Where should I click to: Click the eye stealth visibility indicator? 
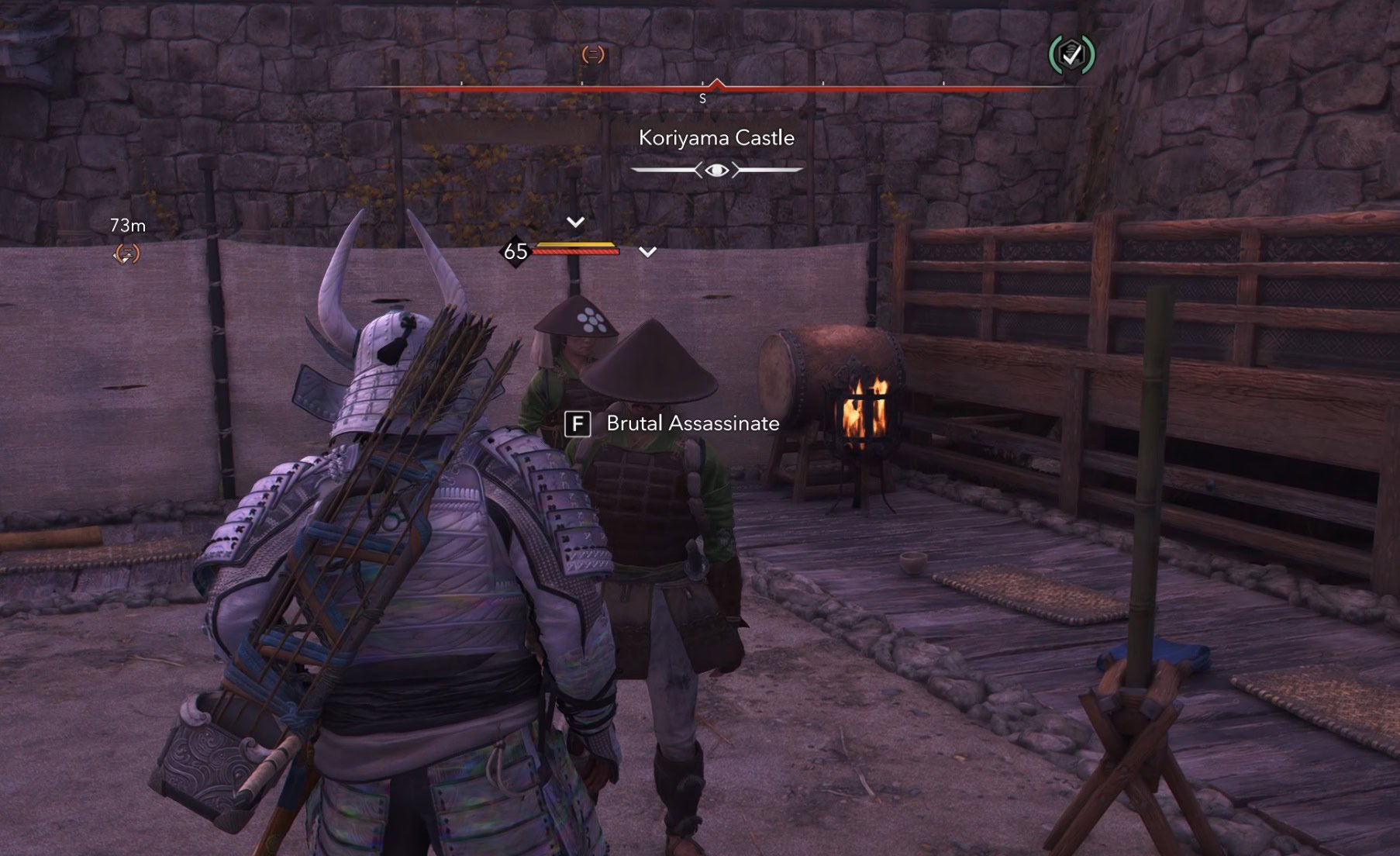(717, 170)
